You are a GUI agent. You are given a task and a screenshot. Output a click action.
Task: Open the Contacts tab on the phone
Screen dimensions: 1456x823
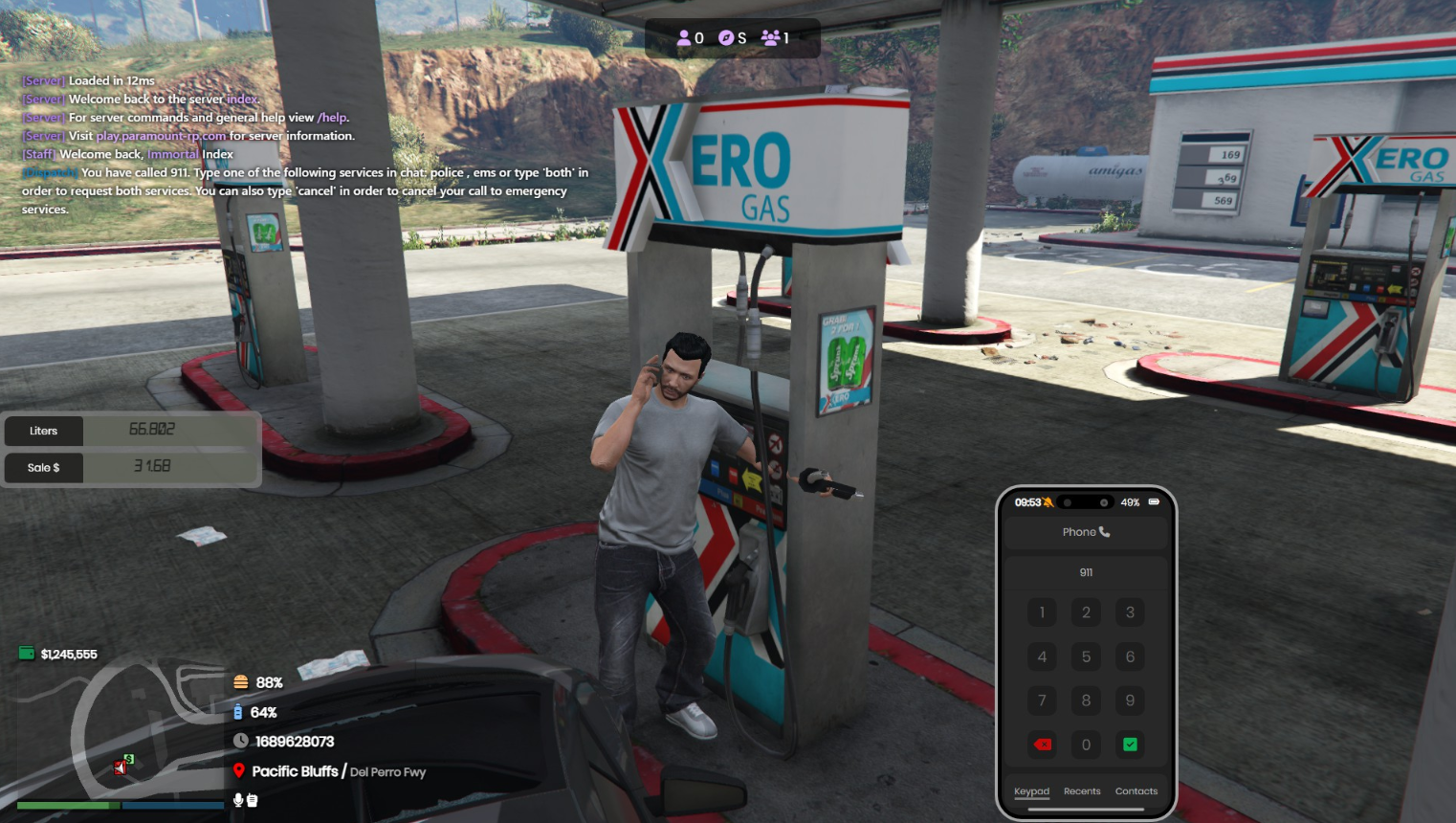[1136, 791]
